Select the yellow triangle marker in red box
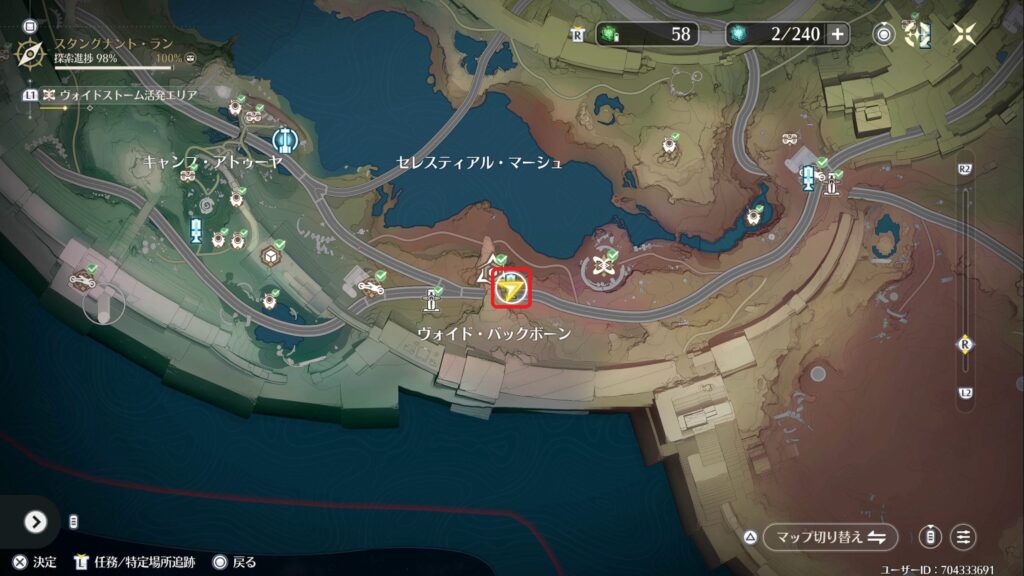 click(512, 290)
